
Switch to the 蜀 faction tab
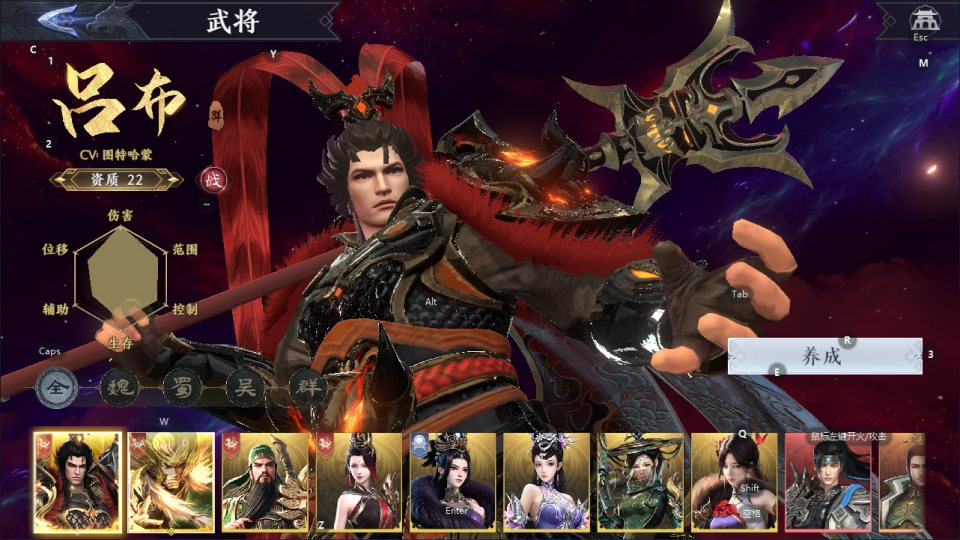(x=181, y=385)
